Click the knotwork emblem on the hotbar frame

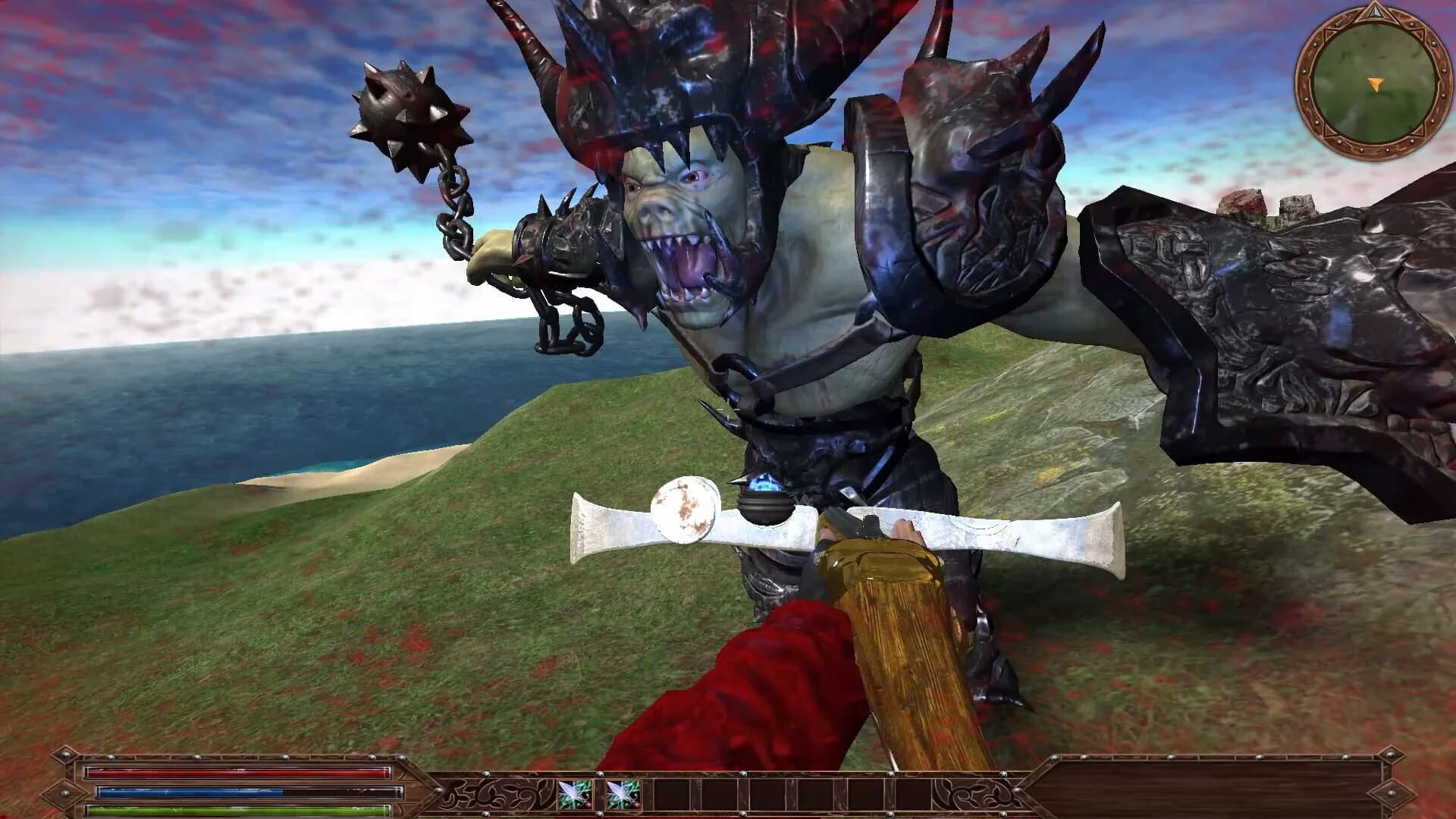click(497, 792)
